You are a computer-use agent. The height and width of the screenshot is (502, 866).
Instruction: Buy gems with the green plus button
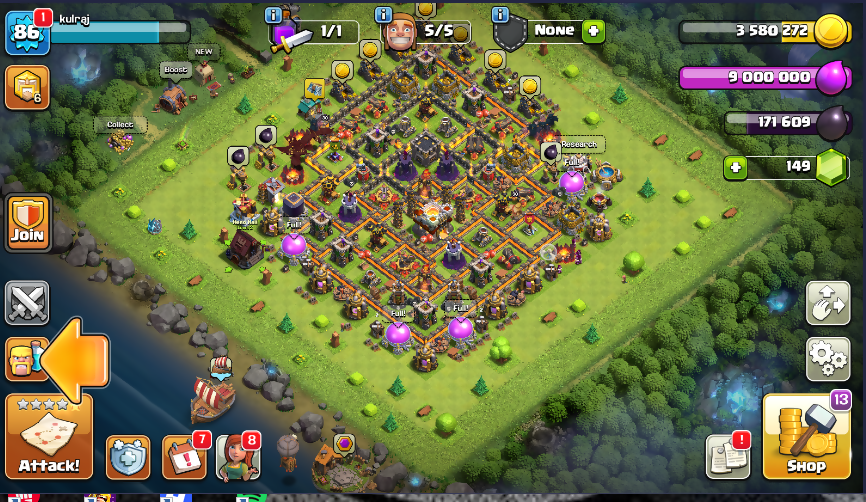click(x=737, y=167)
